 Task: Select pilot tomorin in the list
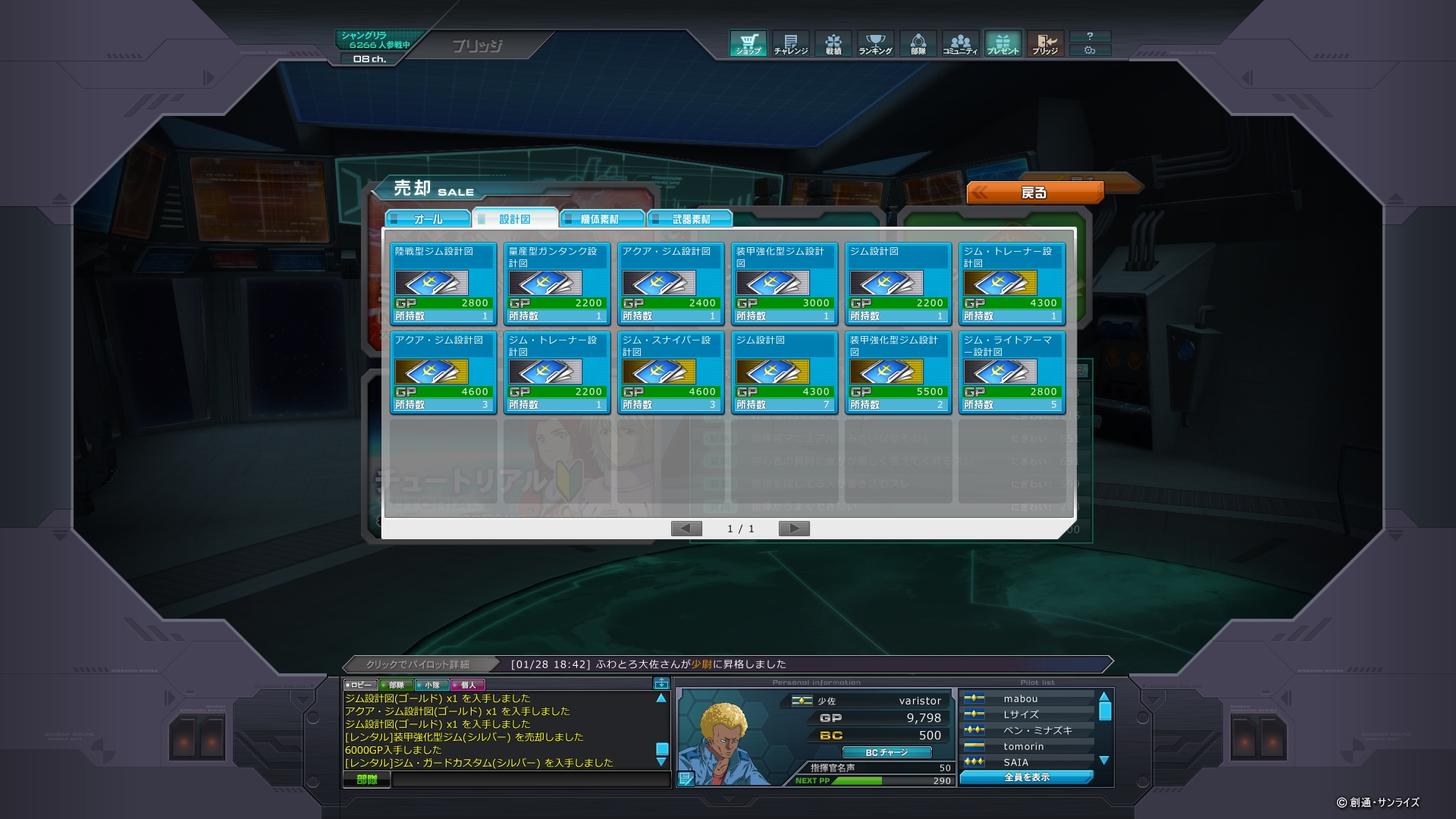[x=1024, y=746]
